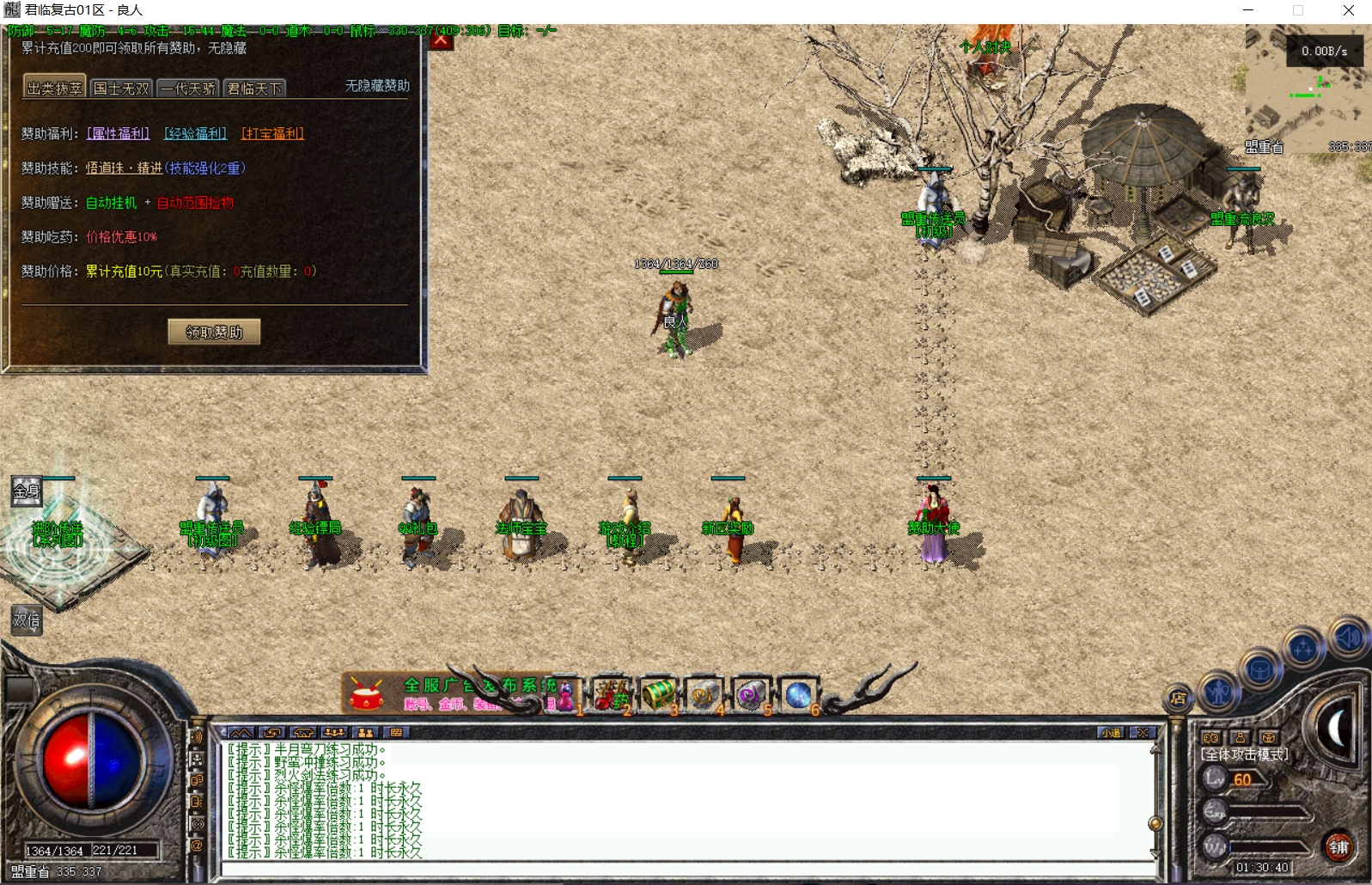Use the pink potion in hotbar slot 1
Screen dimensions: 1372x885
(x=564, y=695)
